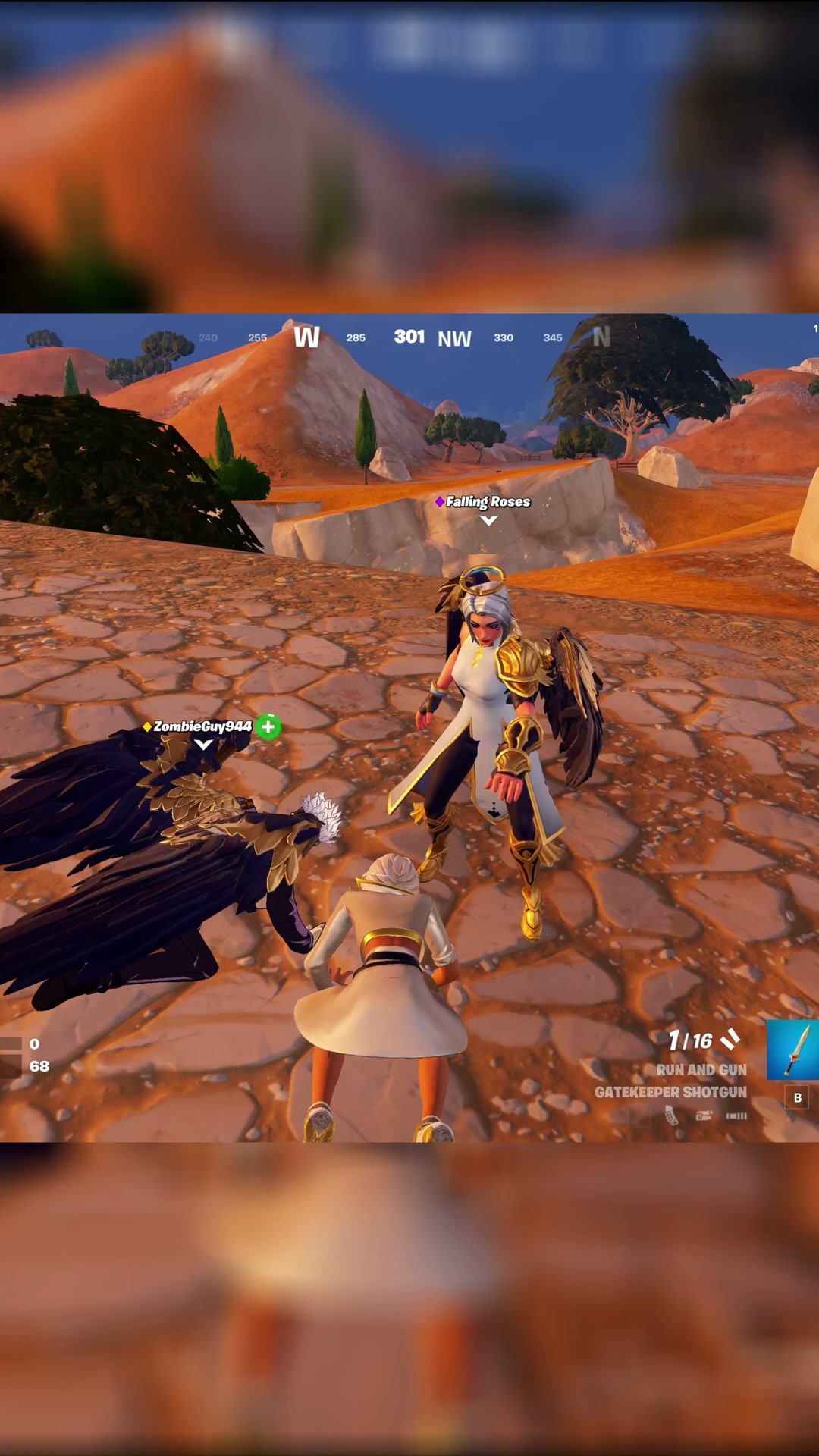Screen dimensions: 819x1456
Task: Click the barrel attachment icon under Gatekeeper Shotgun
Action: pyautogui.click(x=736, y=1116)
